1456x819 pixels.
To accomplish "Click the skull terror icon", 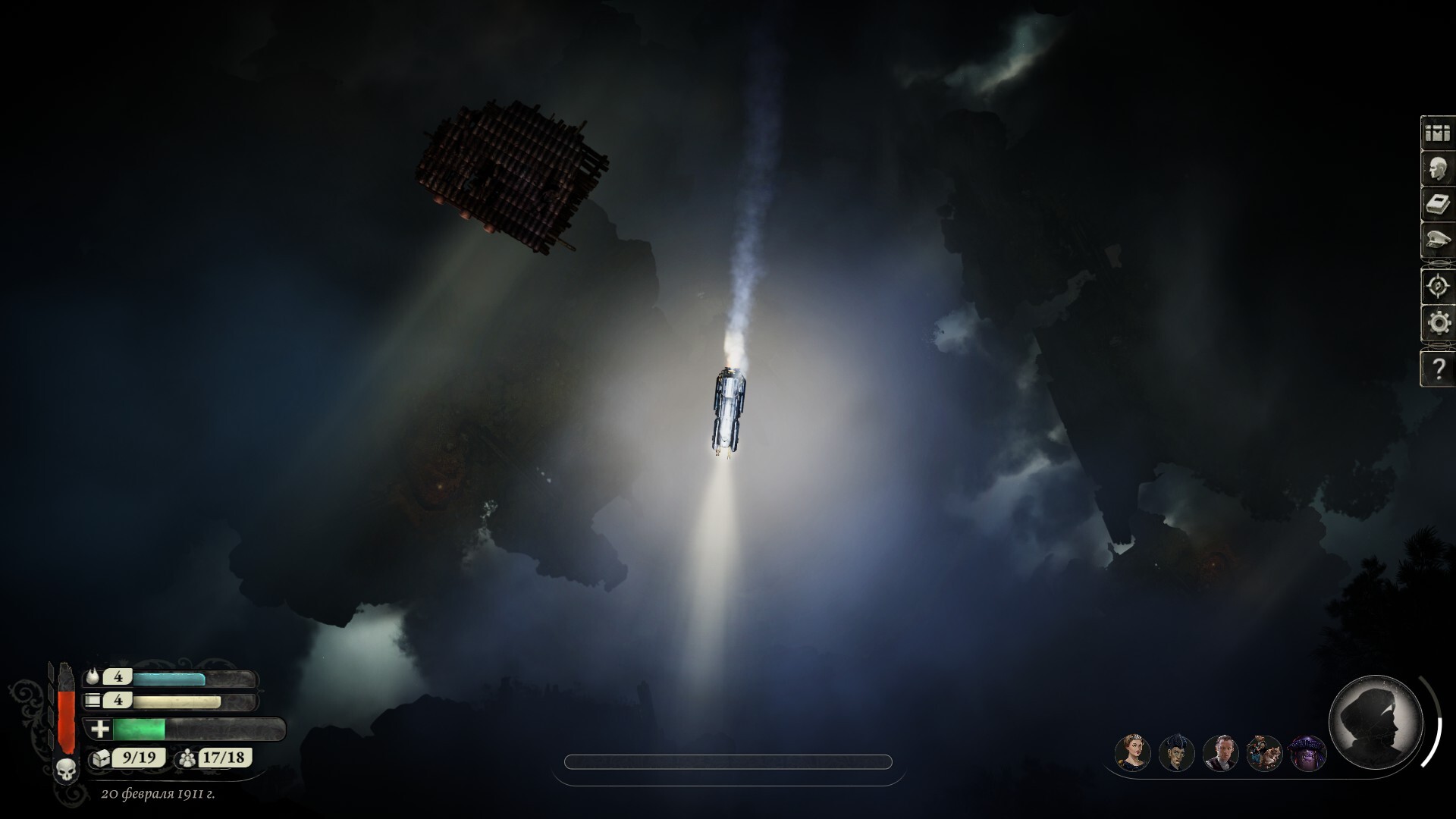I will [66, 770].
